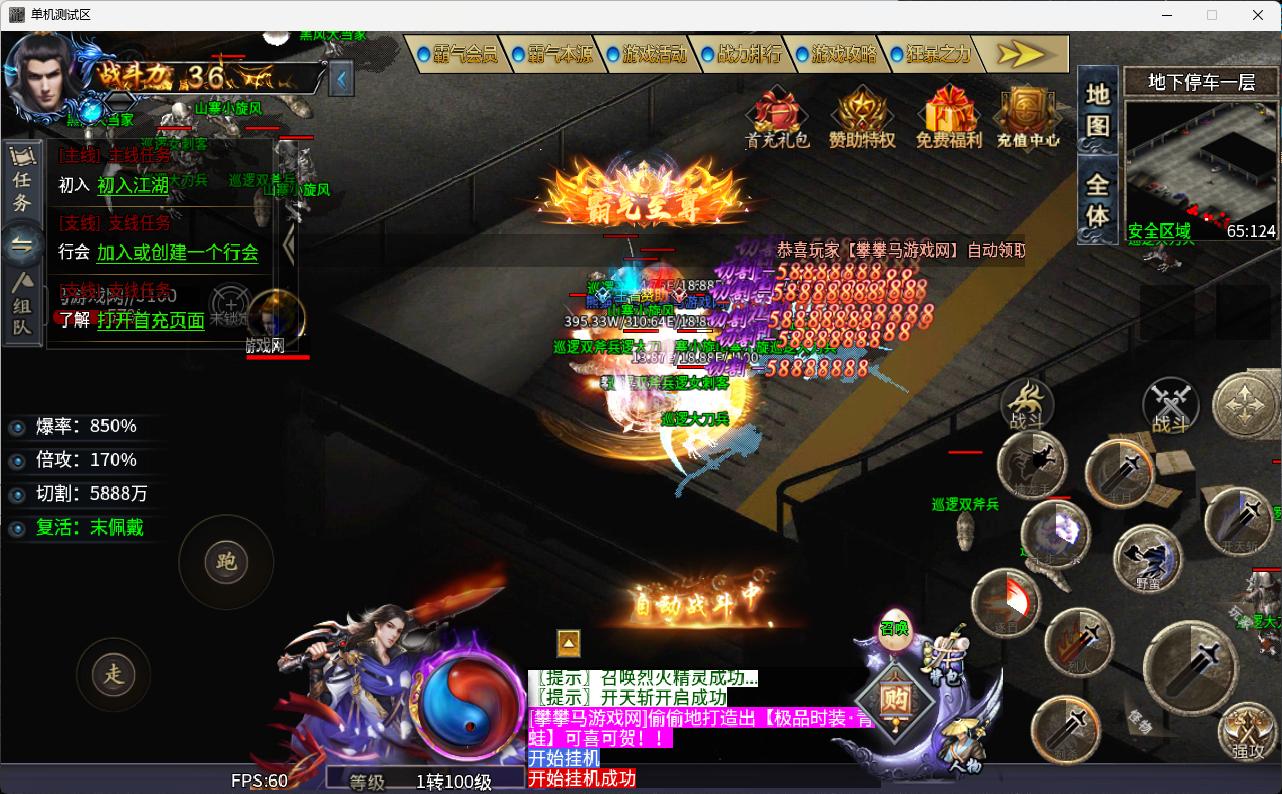Toggle the 跑 run movement button
1282x794 pixels.
[226, 562]
